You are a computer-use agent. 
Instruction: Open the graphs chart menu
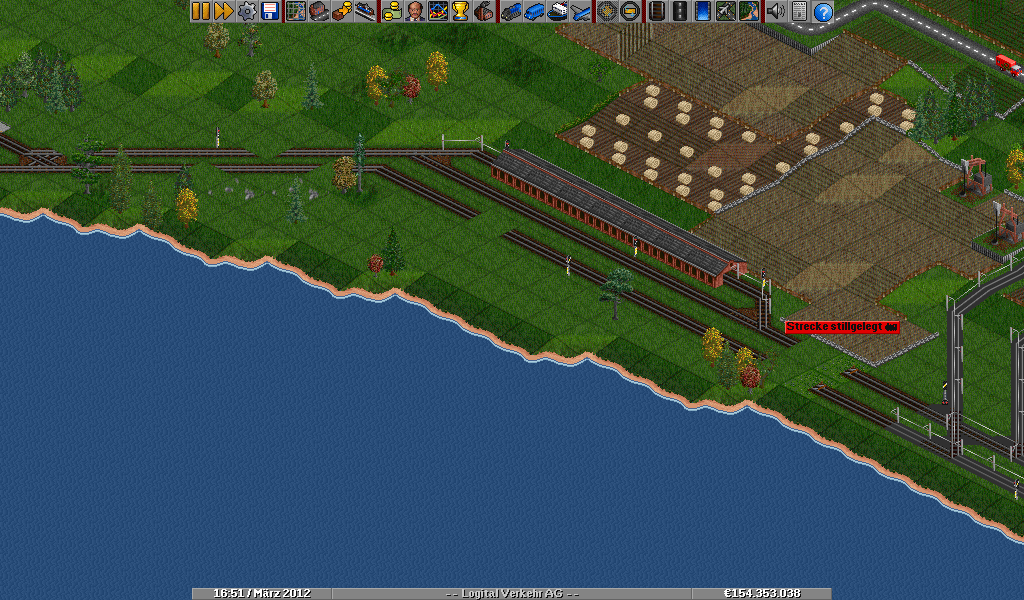pyautogui.click(x=437, y=11)
